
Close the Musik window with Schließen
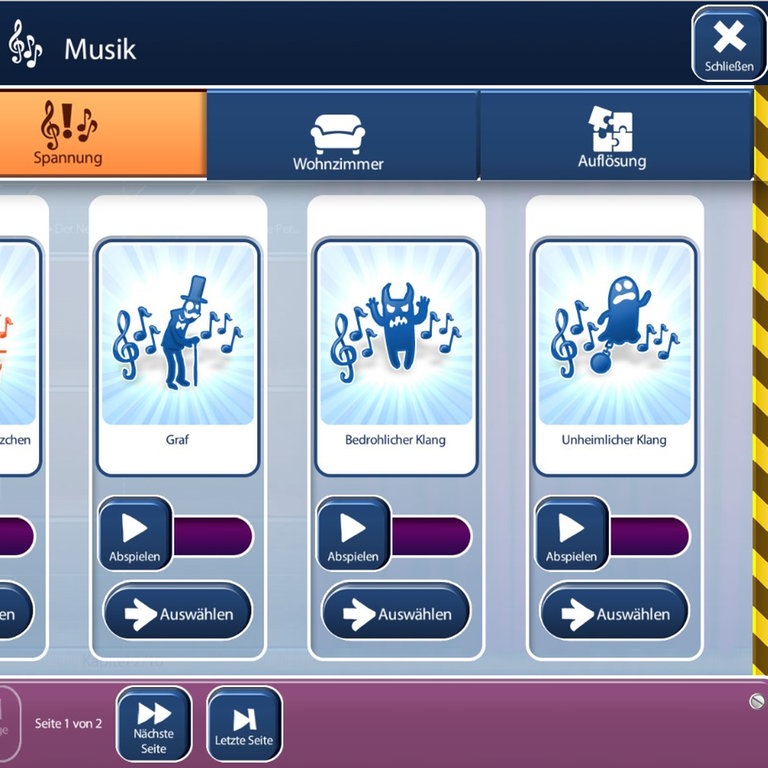pyautogui.click(x=728, y=44)
